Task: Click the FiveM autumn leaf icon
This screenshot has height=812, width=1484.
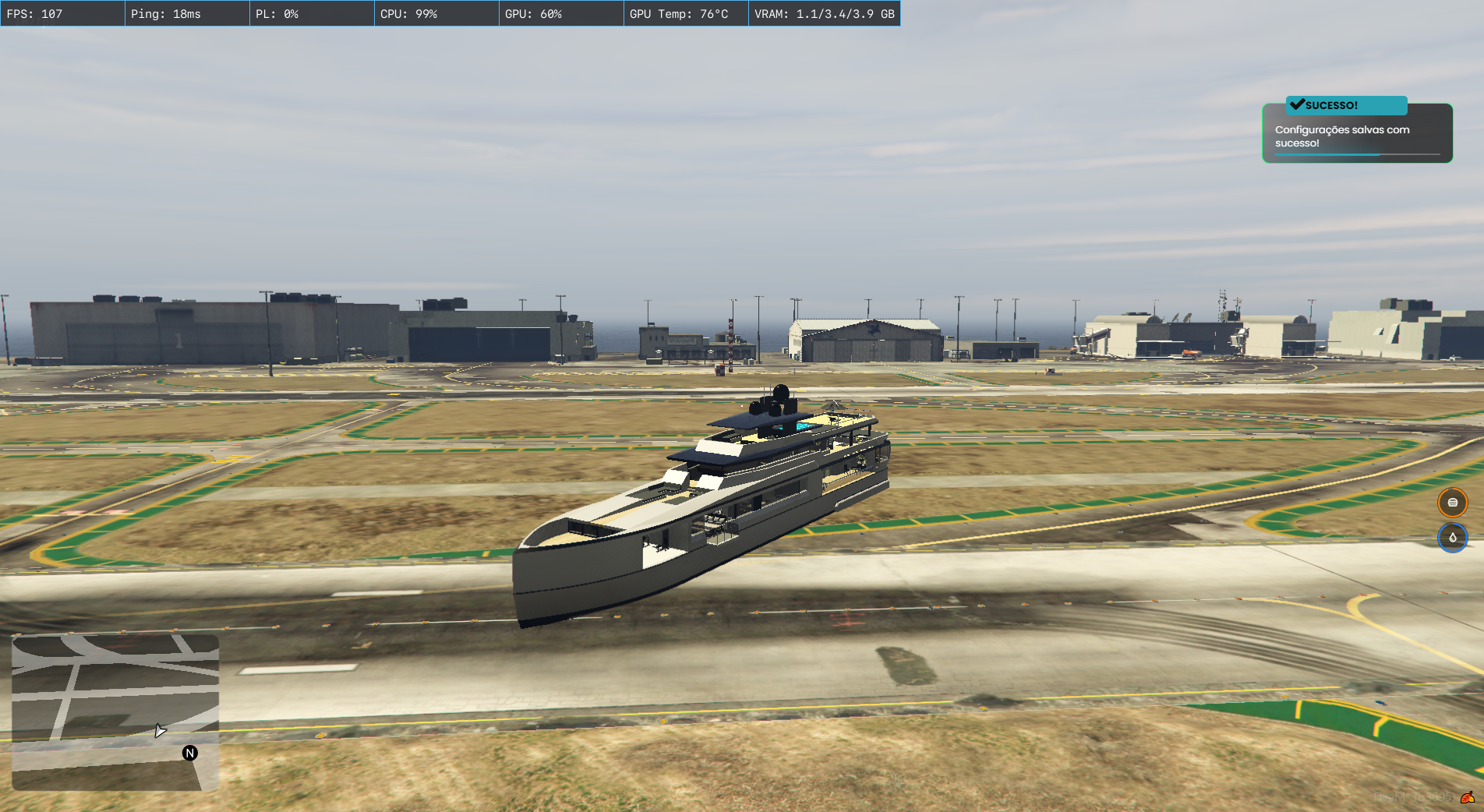Action: tap(1468, 797)
